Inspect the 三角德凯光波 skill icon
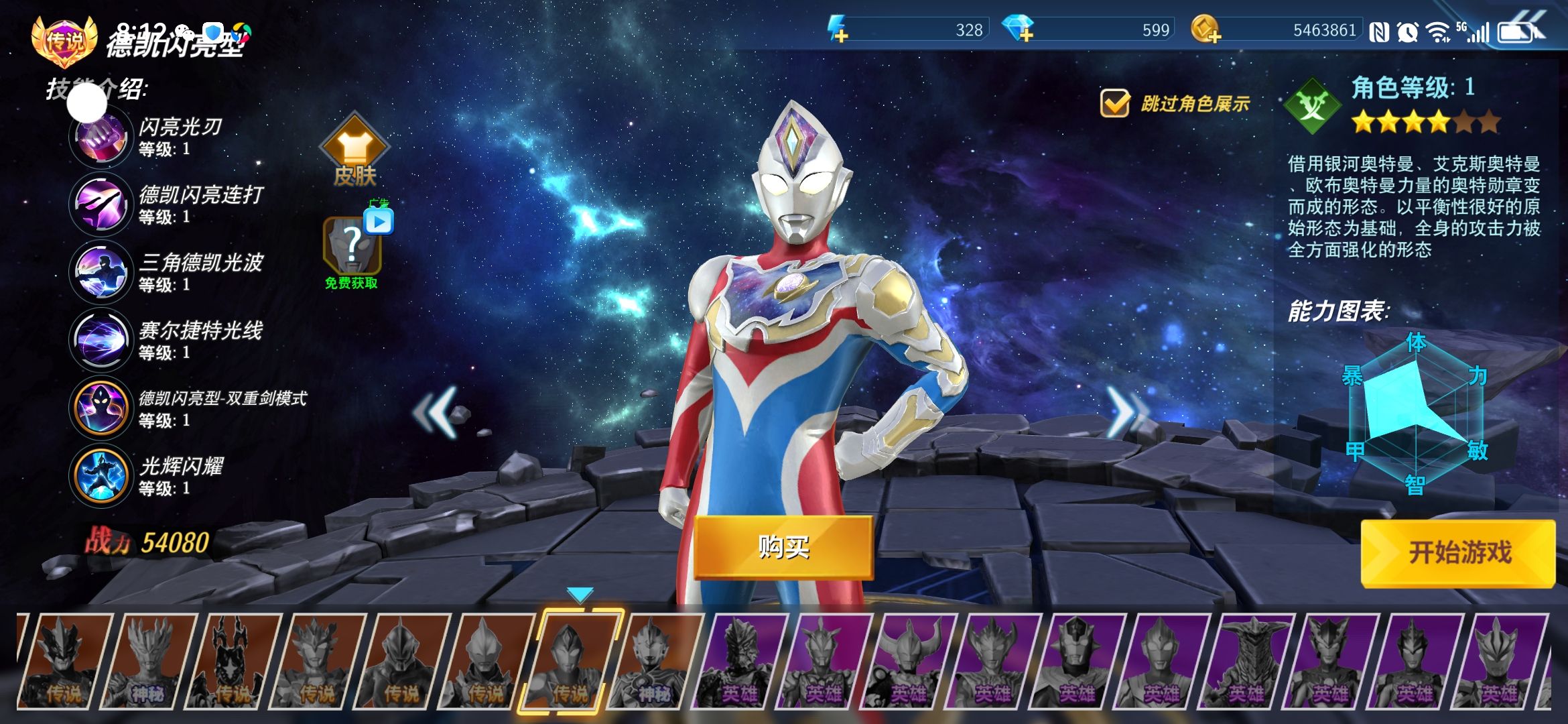Screen dimensions: 1568x724 101,272
